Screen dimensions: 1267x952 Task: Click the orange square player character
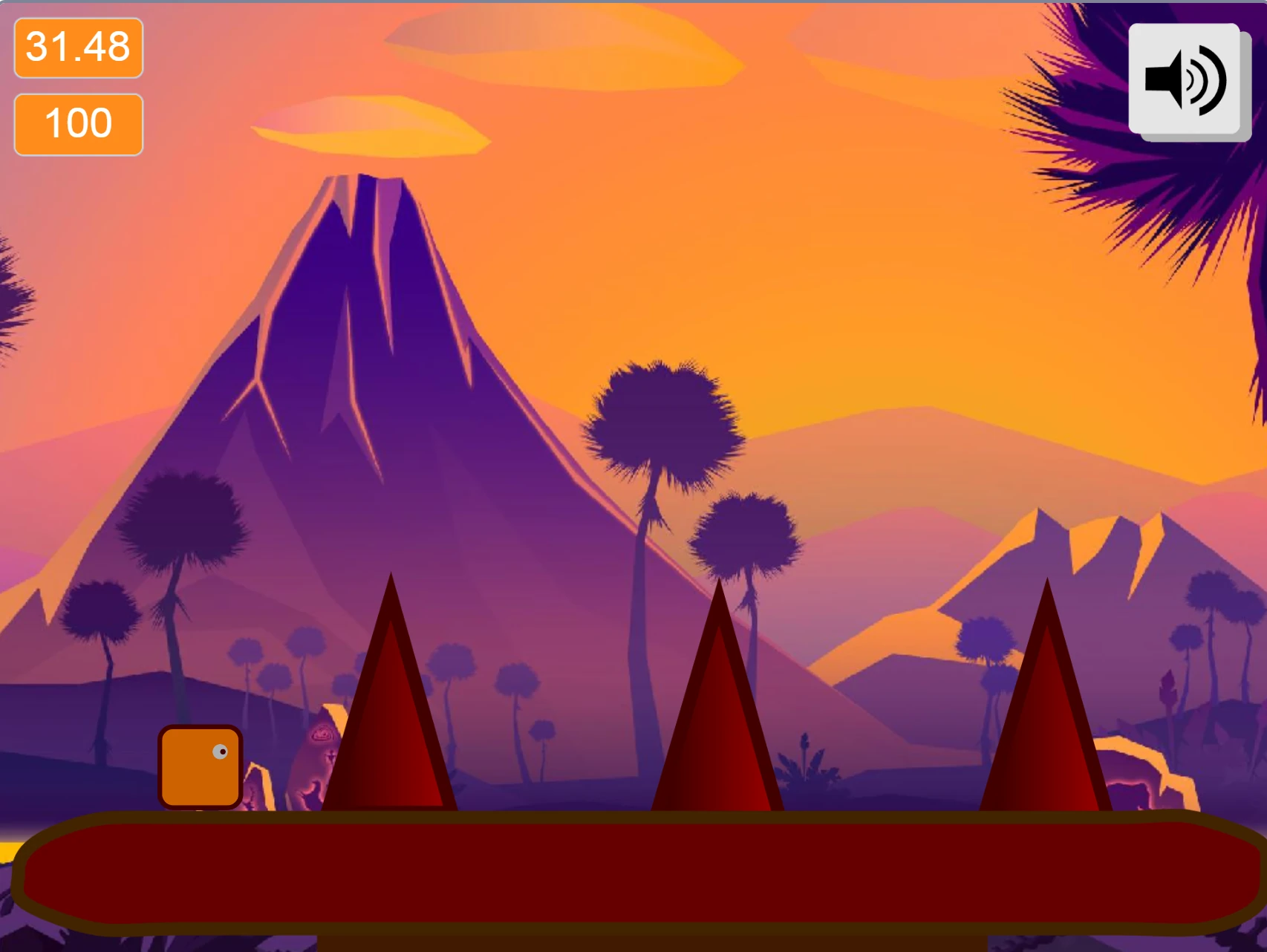(201, 766)
